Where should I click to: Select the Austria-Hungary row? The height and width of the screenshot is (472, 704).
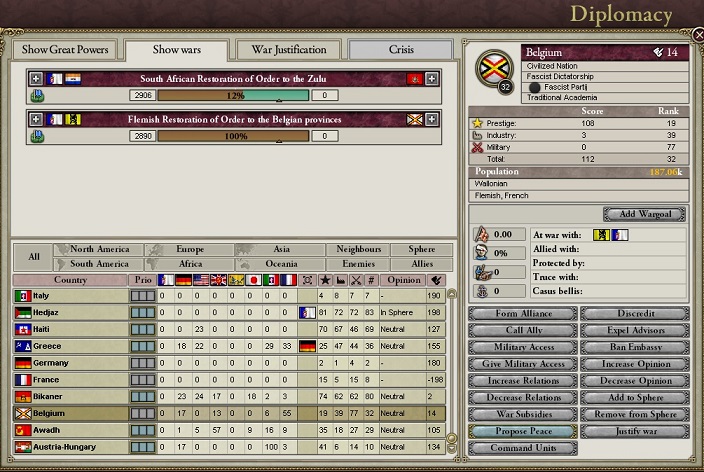pos(70,446)
